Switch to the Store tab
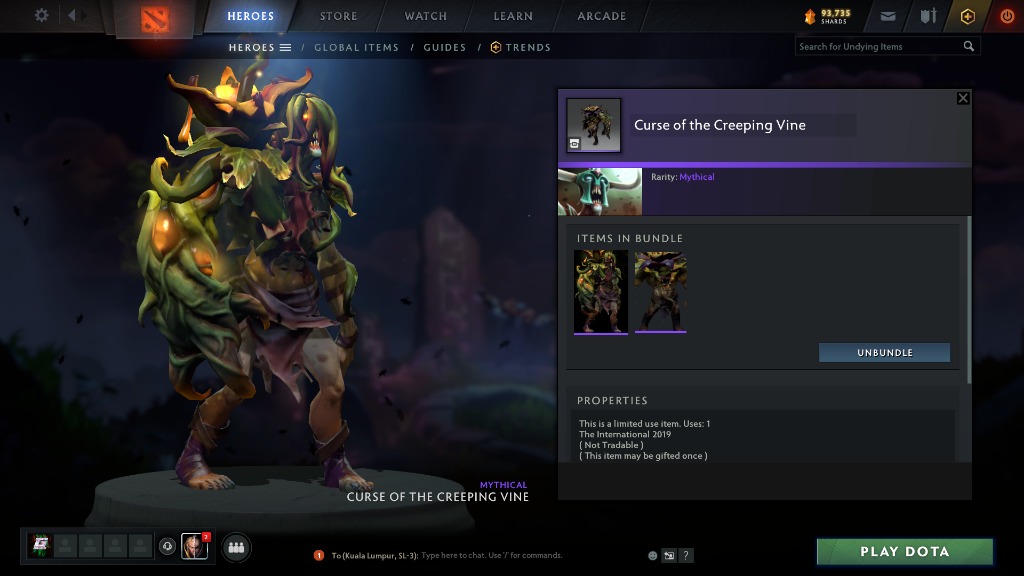Image resolution: width=1024 pixels, height=576 pixels. point(338,16)
